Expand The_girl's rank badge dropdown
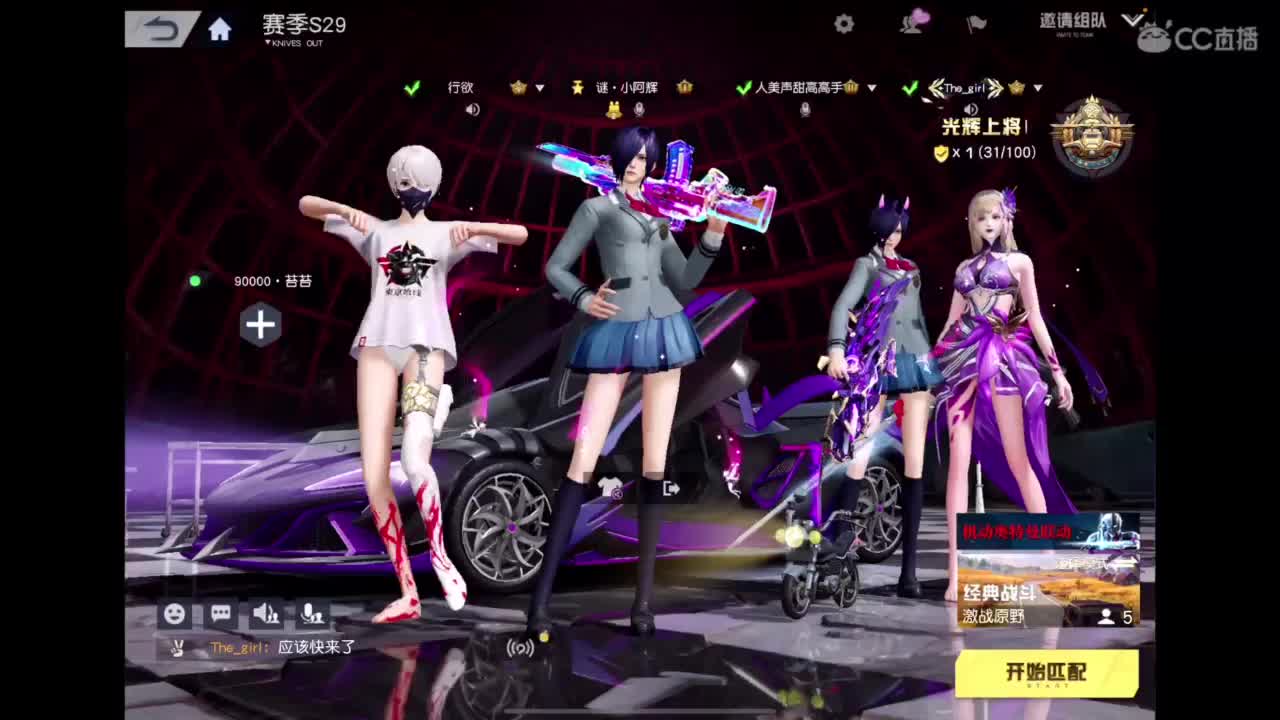The width and height of the screenshot is (1280, 720). point(1038,88)
